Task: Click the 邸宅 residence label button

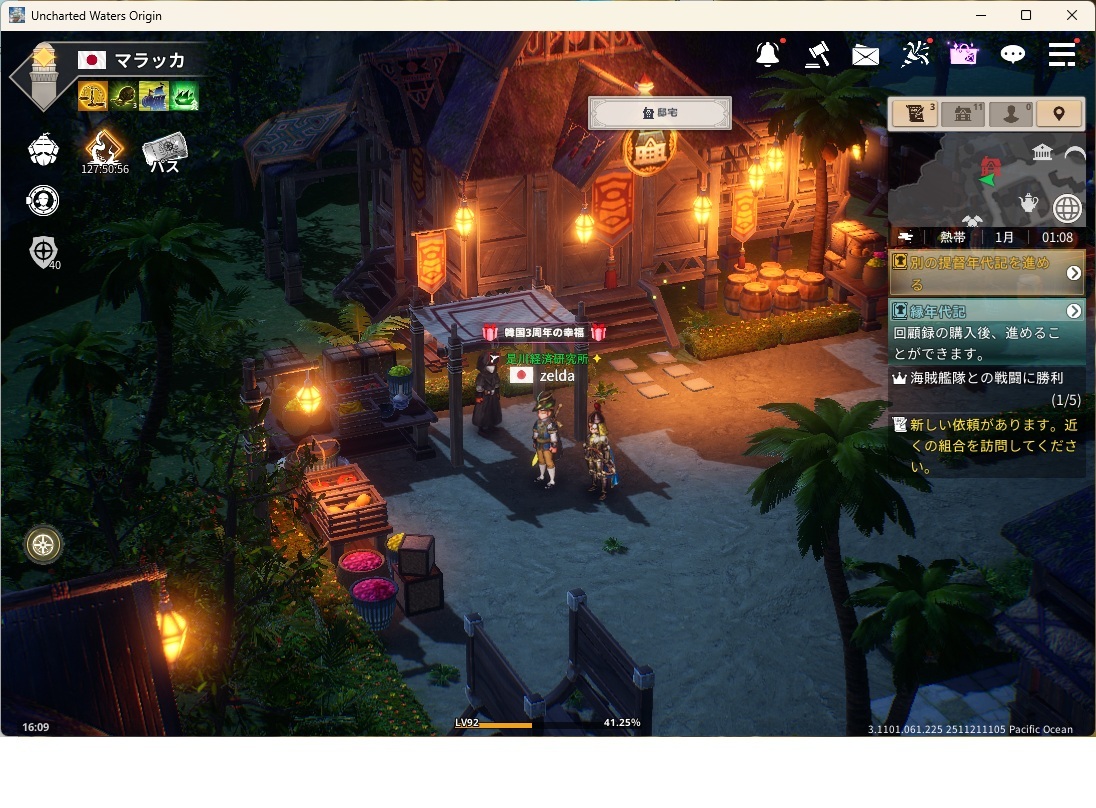Action: click(x=660, y=113)
